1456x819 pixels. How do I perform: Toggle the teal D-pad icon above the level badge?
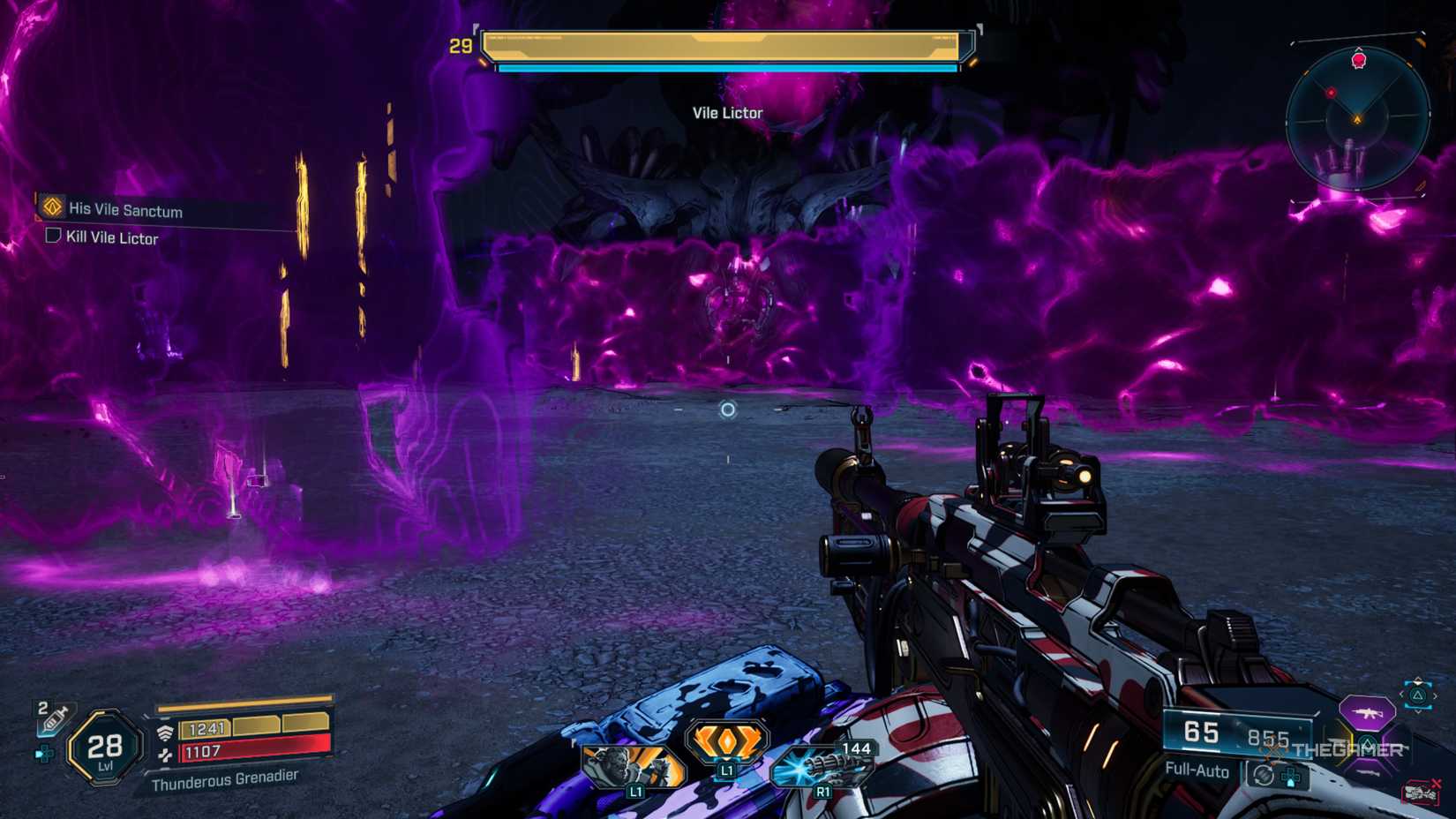click(44, 754)
